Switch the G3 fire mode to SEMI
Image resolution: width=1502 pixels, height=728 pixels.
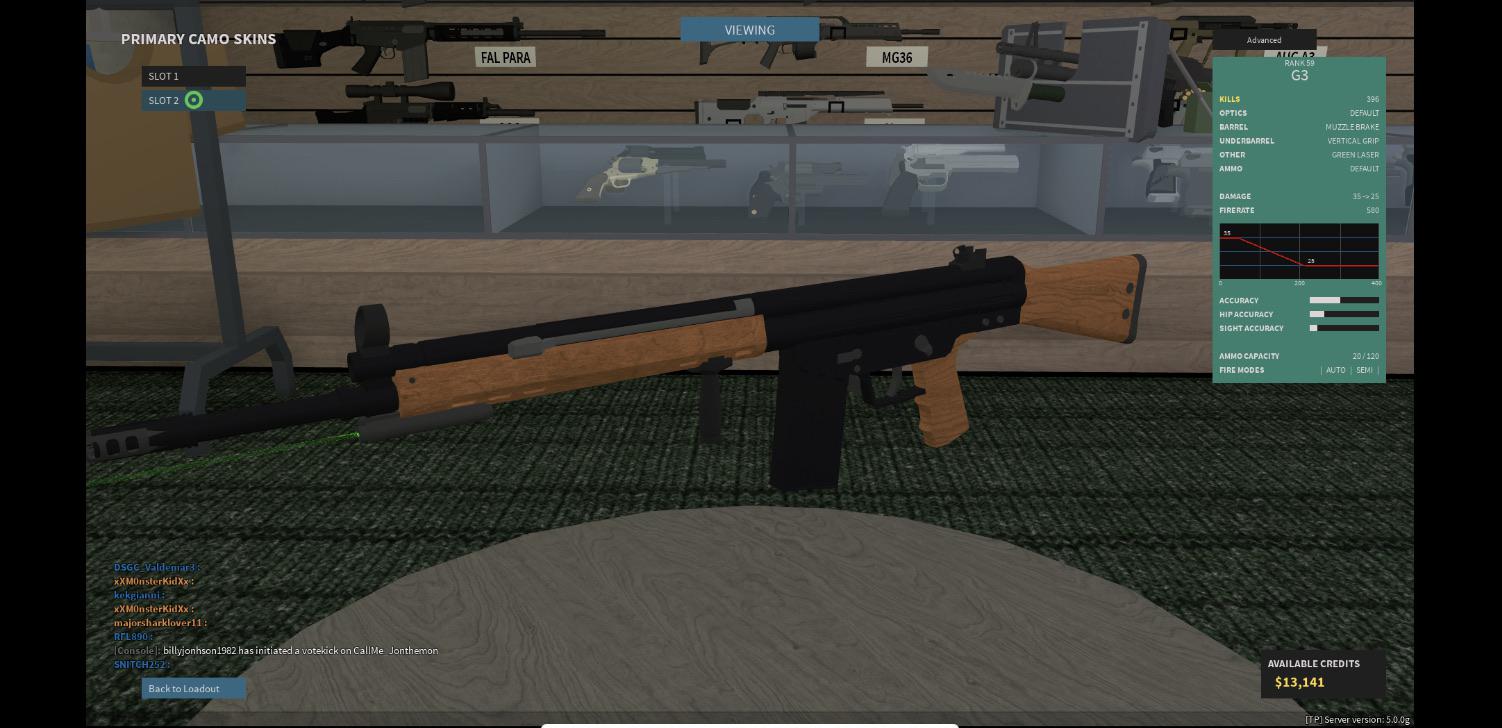coord(1363,370)
